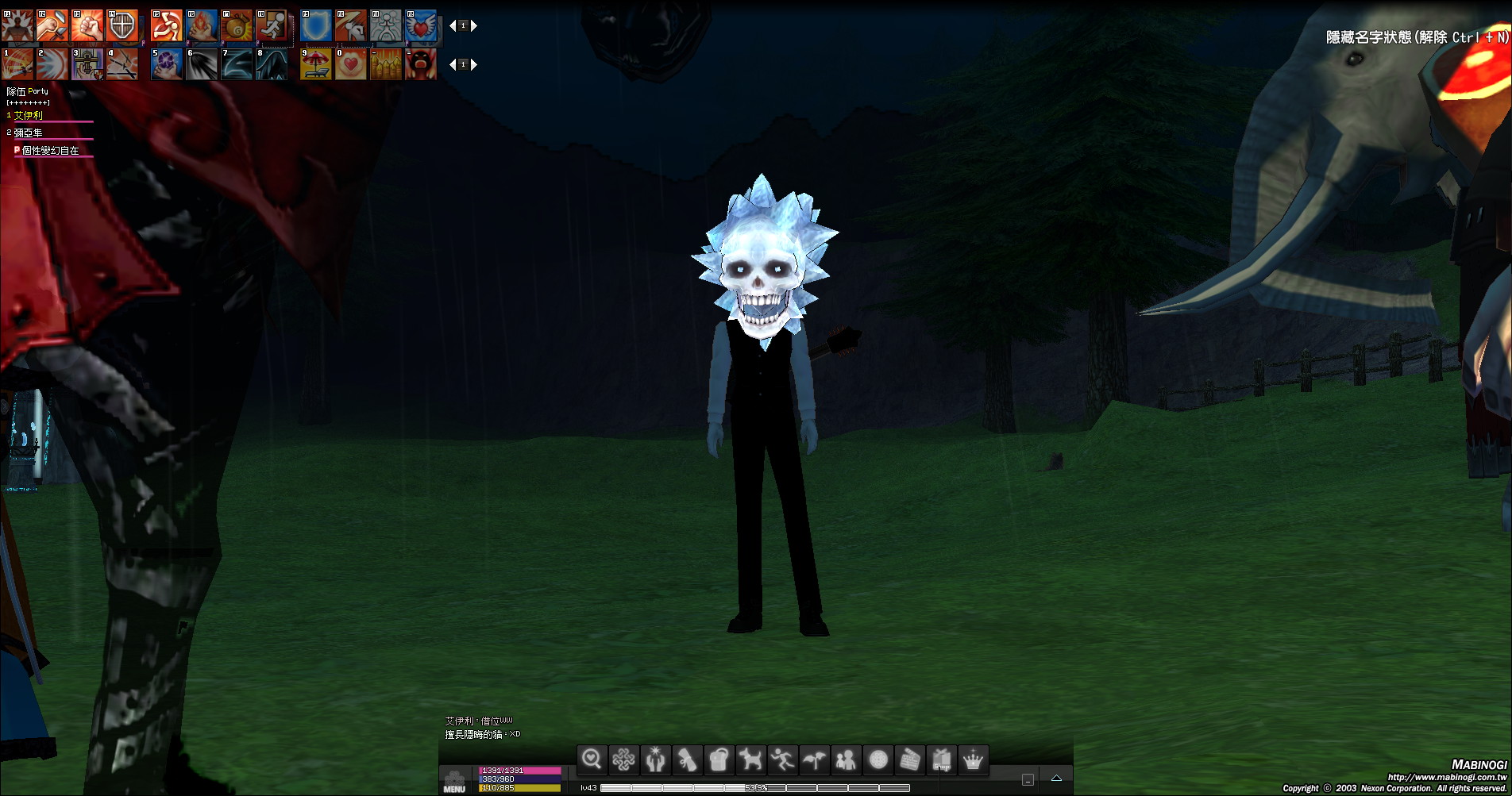
Task: Open the magnifier heart character info icon
Action: (592, 760)
